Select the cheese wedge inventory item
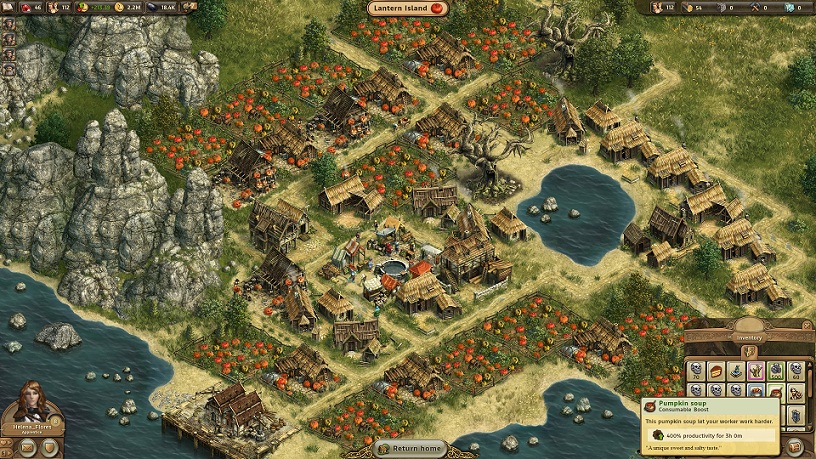This screenshot has height=459, width=816. pos(716,369)
